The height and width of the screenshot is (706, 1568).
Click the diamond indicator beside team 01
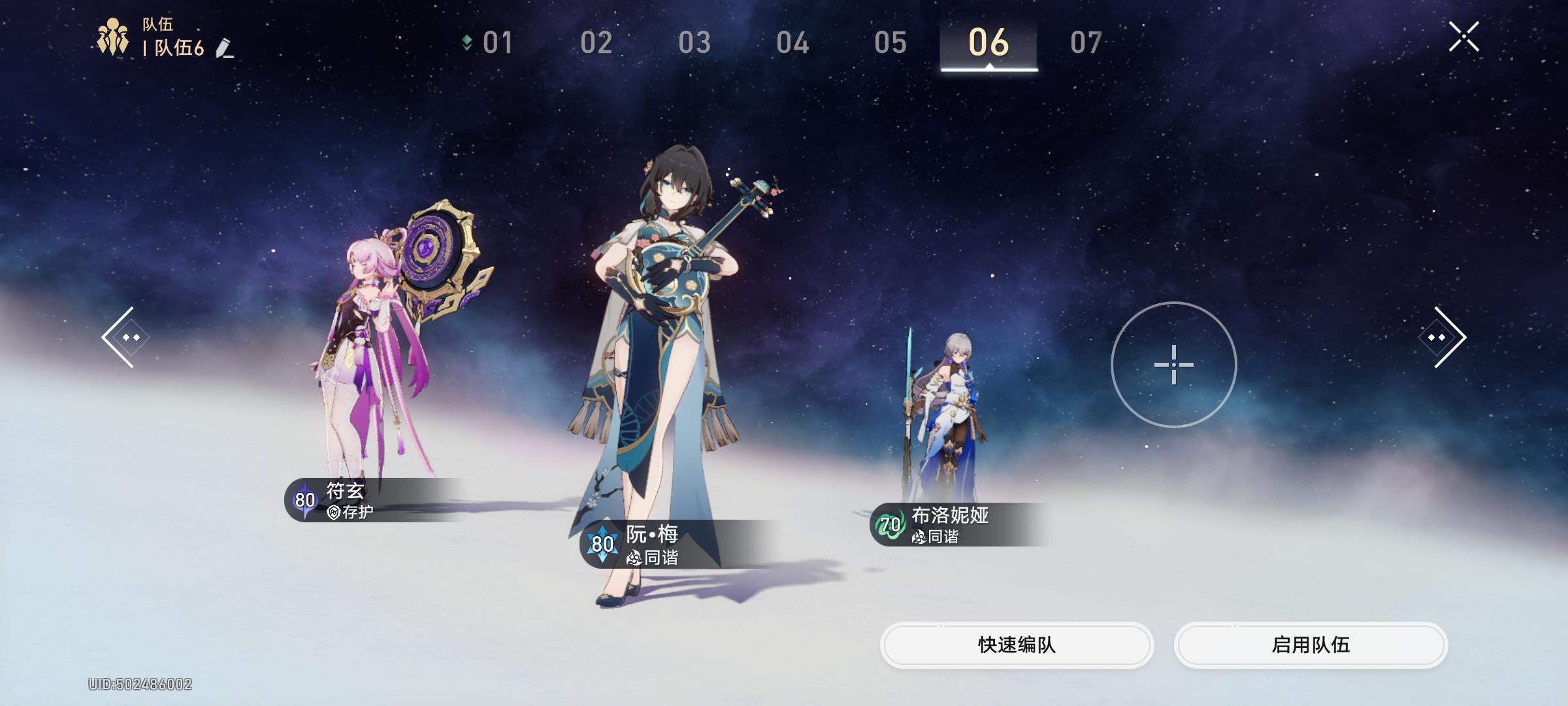click(466, 41)
